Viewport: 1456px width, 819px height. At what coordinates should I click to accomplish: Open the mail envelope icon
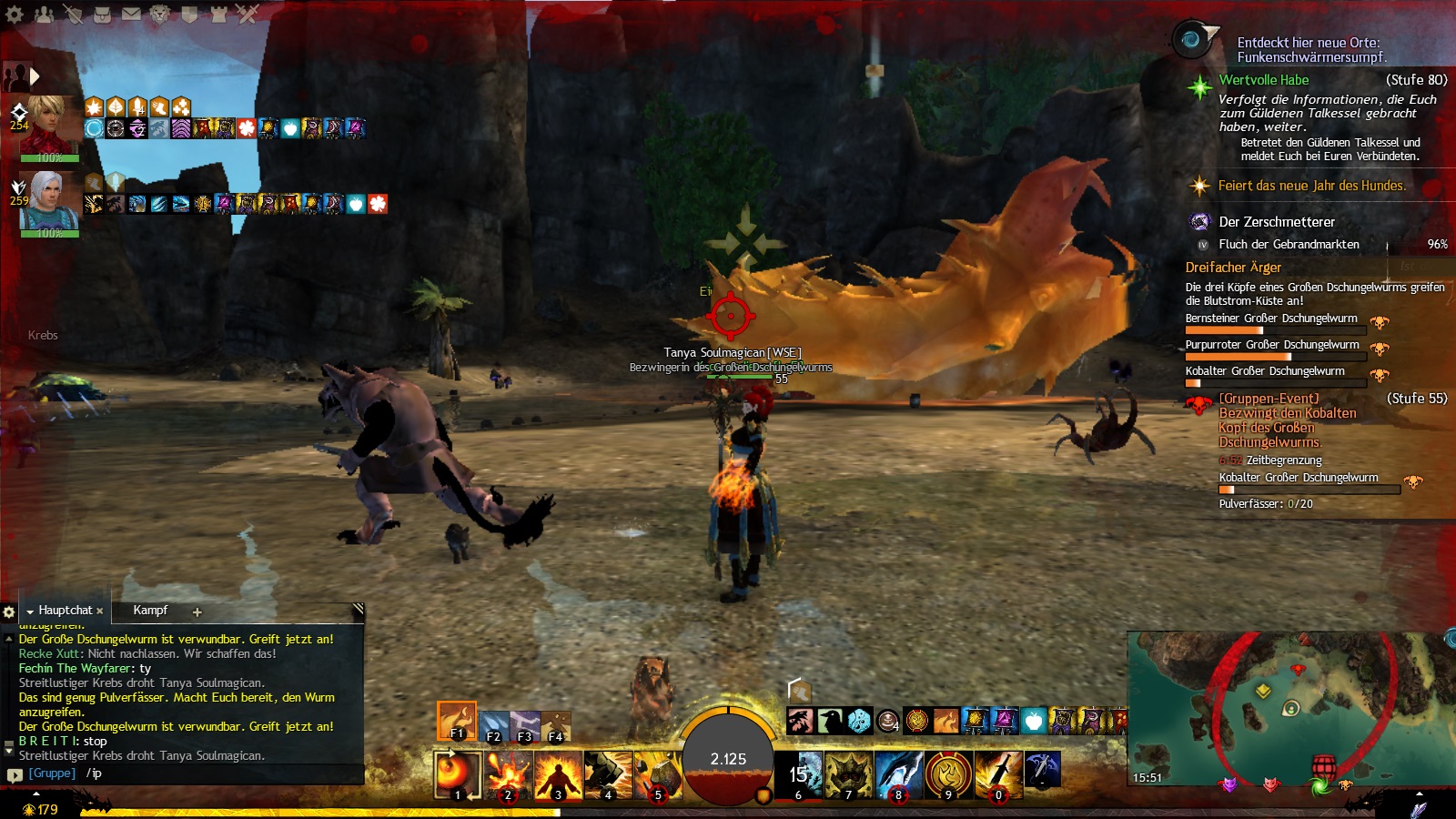tap(132, 14)
